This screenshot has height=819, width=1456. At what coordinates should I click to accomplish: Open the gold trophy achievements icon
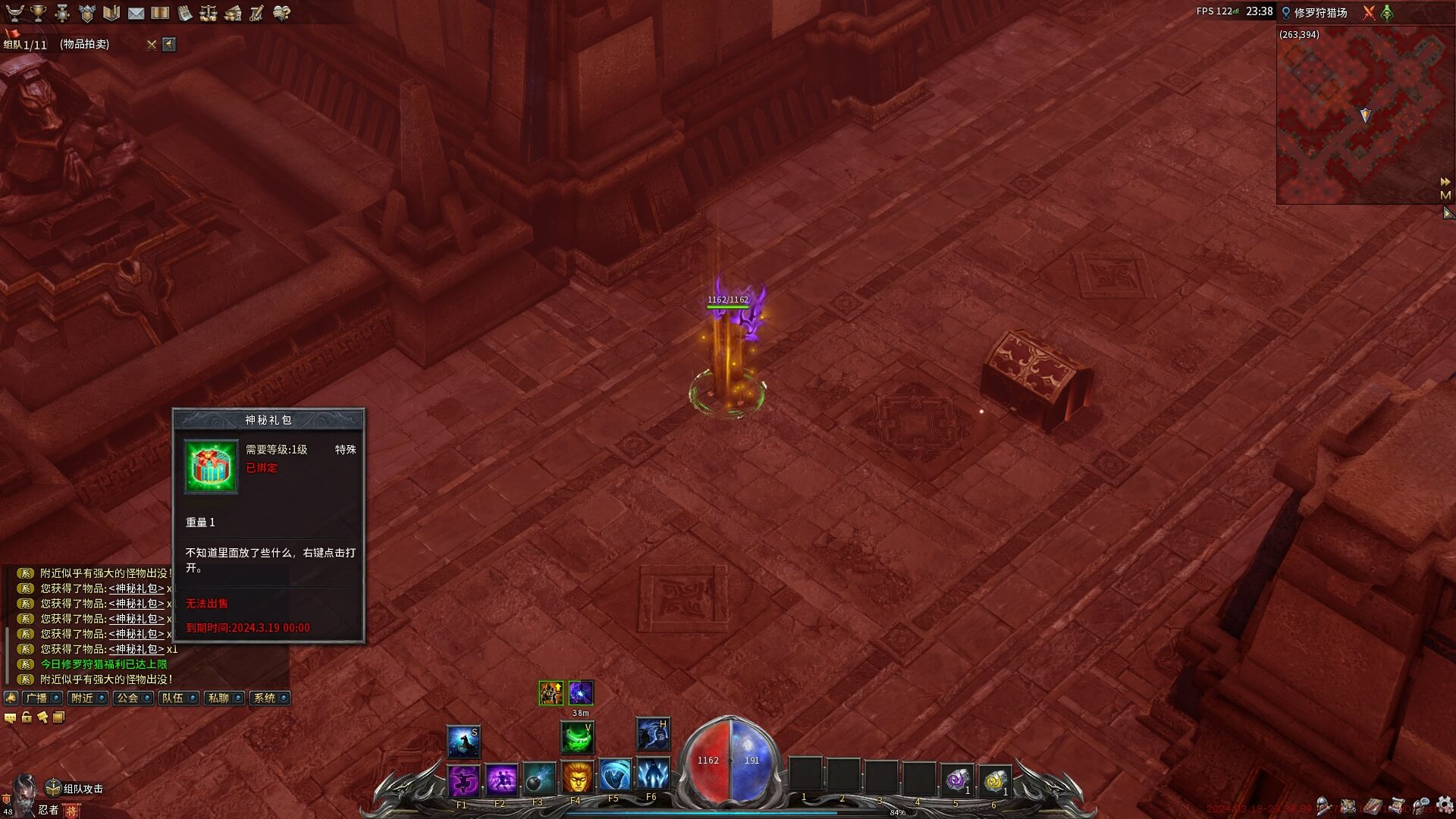pyautogui.click(x=38, y=13)
